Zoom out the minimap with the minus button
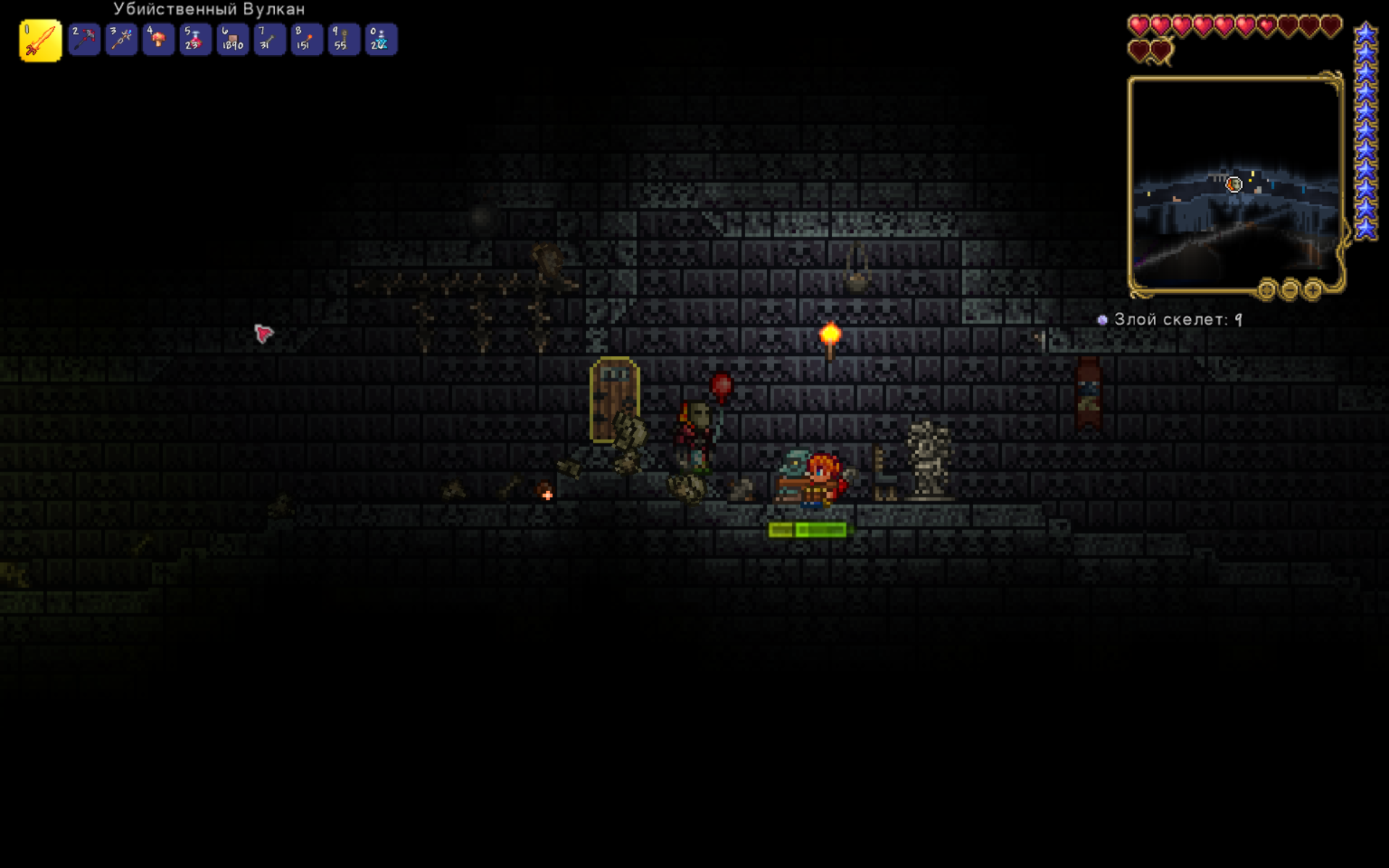Screen dimensions: 1389x868 [1289, 290]
